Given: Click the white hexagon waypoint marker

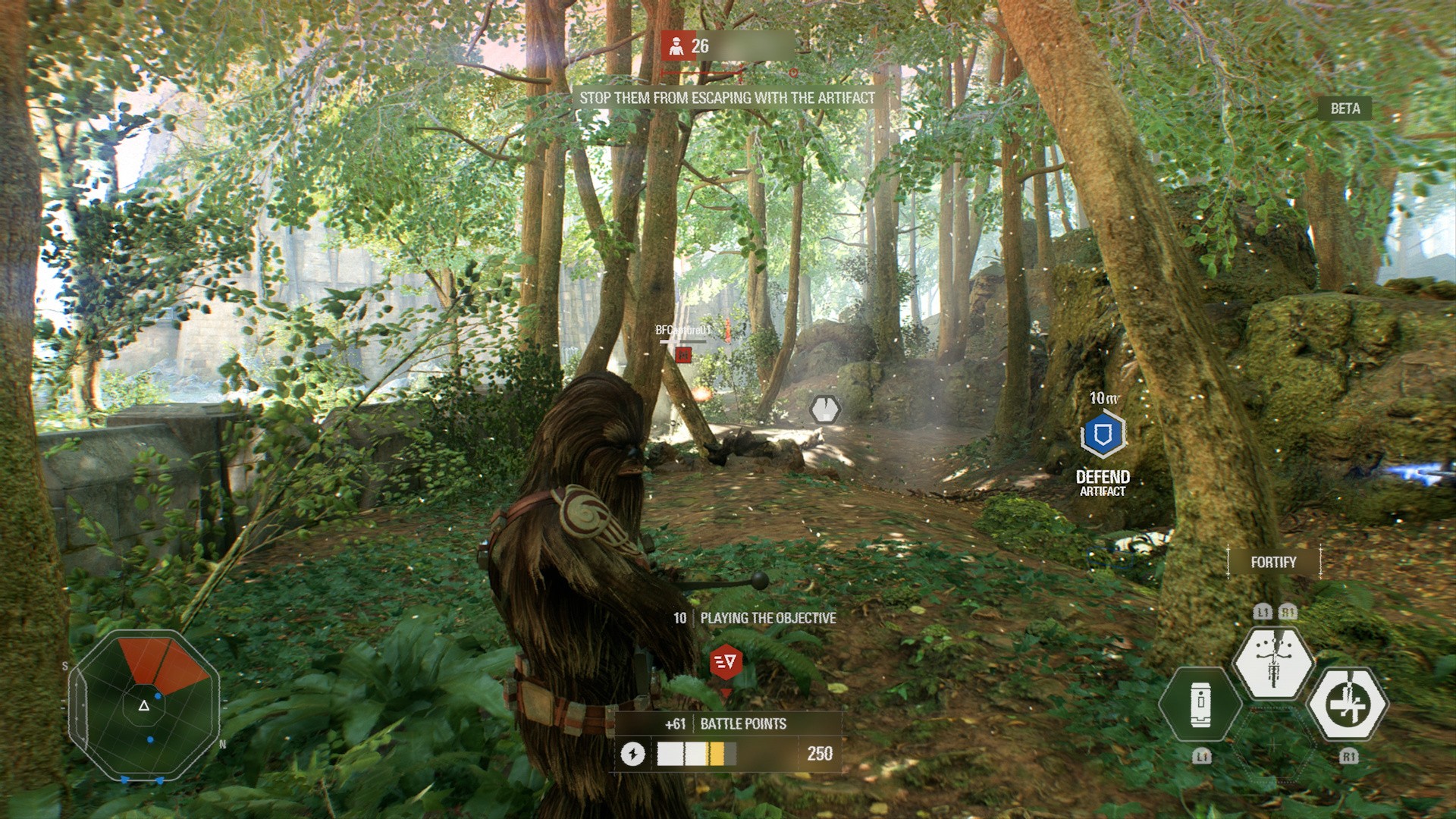Looking at the screenshot, I should pyautogui.click(x=824, y=409).
